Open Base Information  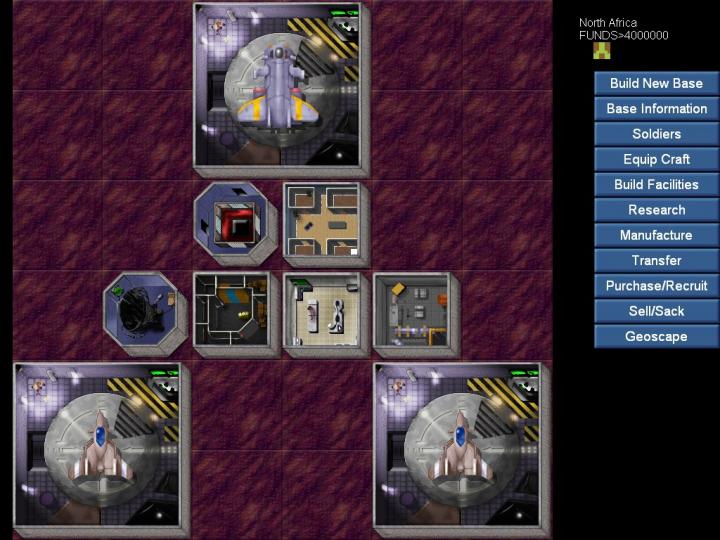pyautogui.click(x=656, y=108)
